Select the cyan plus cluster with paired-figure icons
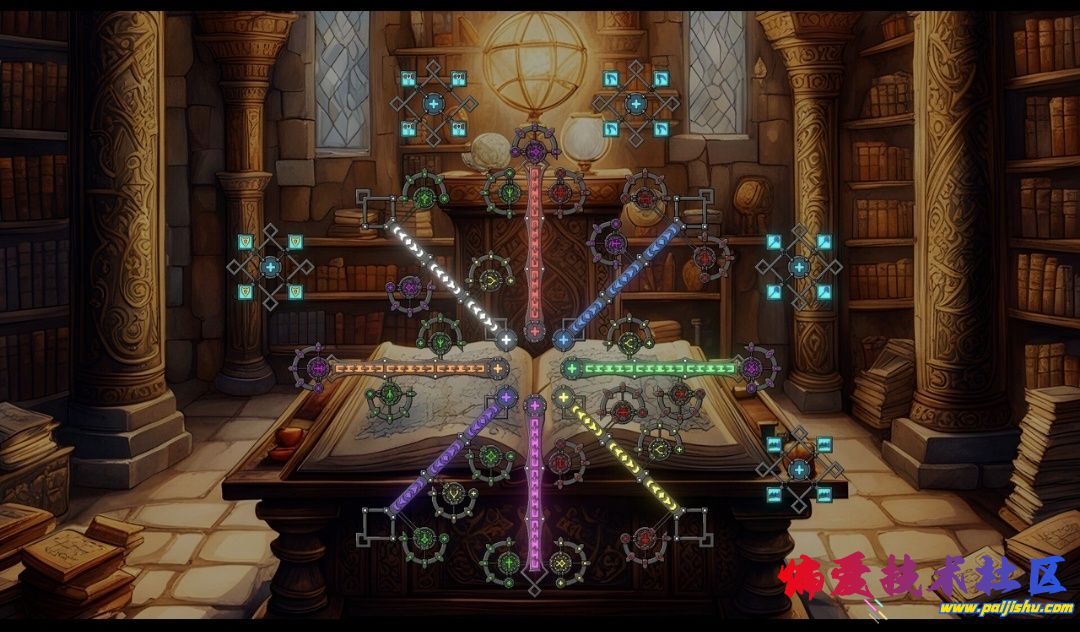The image size is (1080, 632). 433,102
